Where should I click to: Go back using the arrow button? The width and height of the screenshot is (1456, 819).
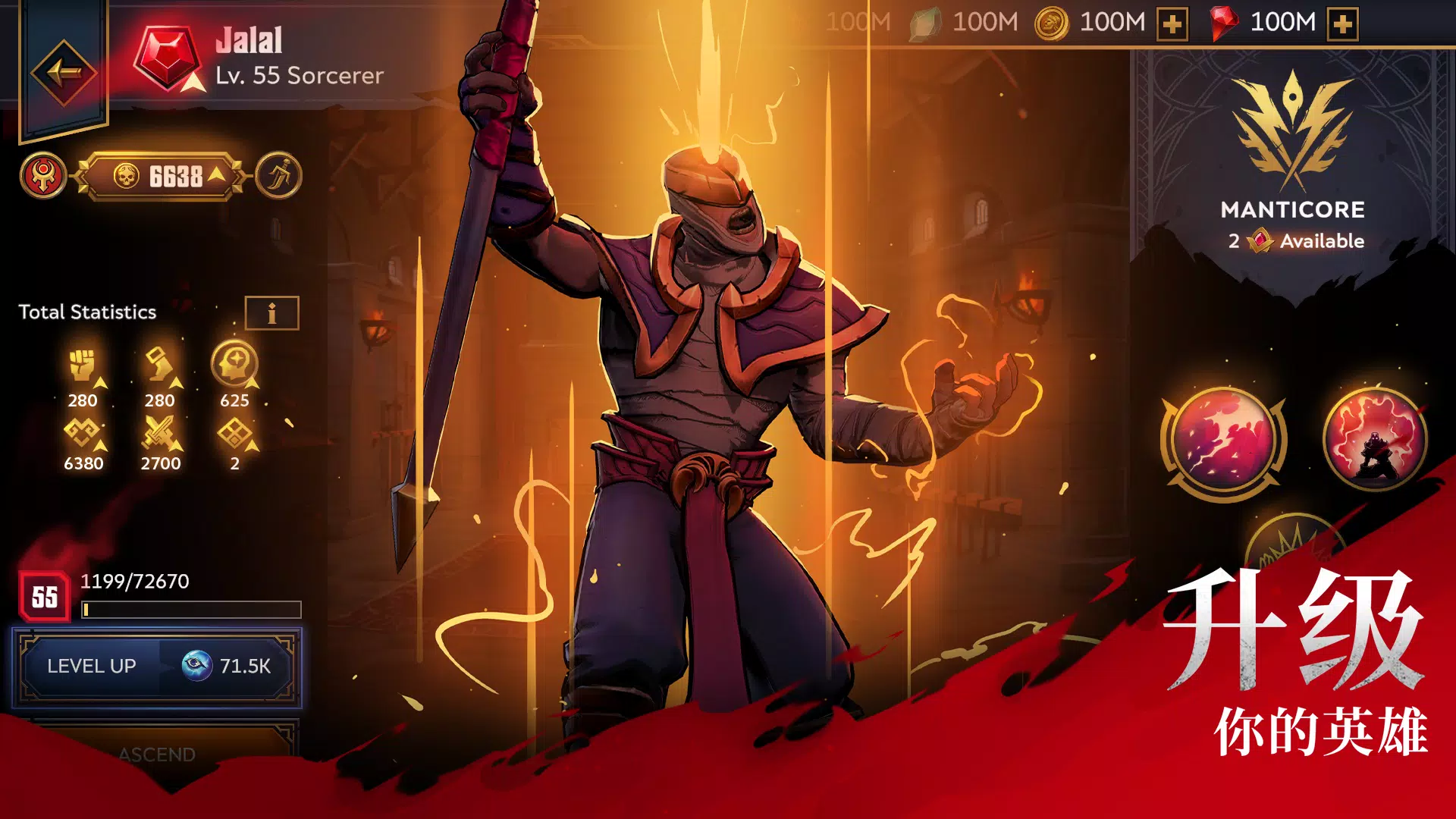pos(64,72)
